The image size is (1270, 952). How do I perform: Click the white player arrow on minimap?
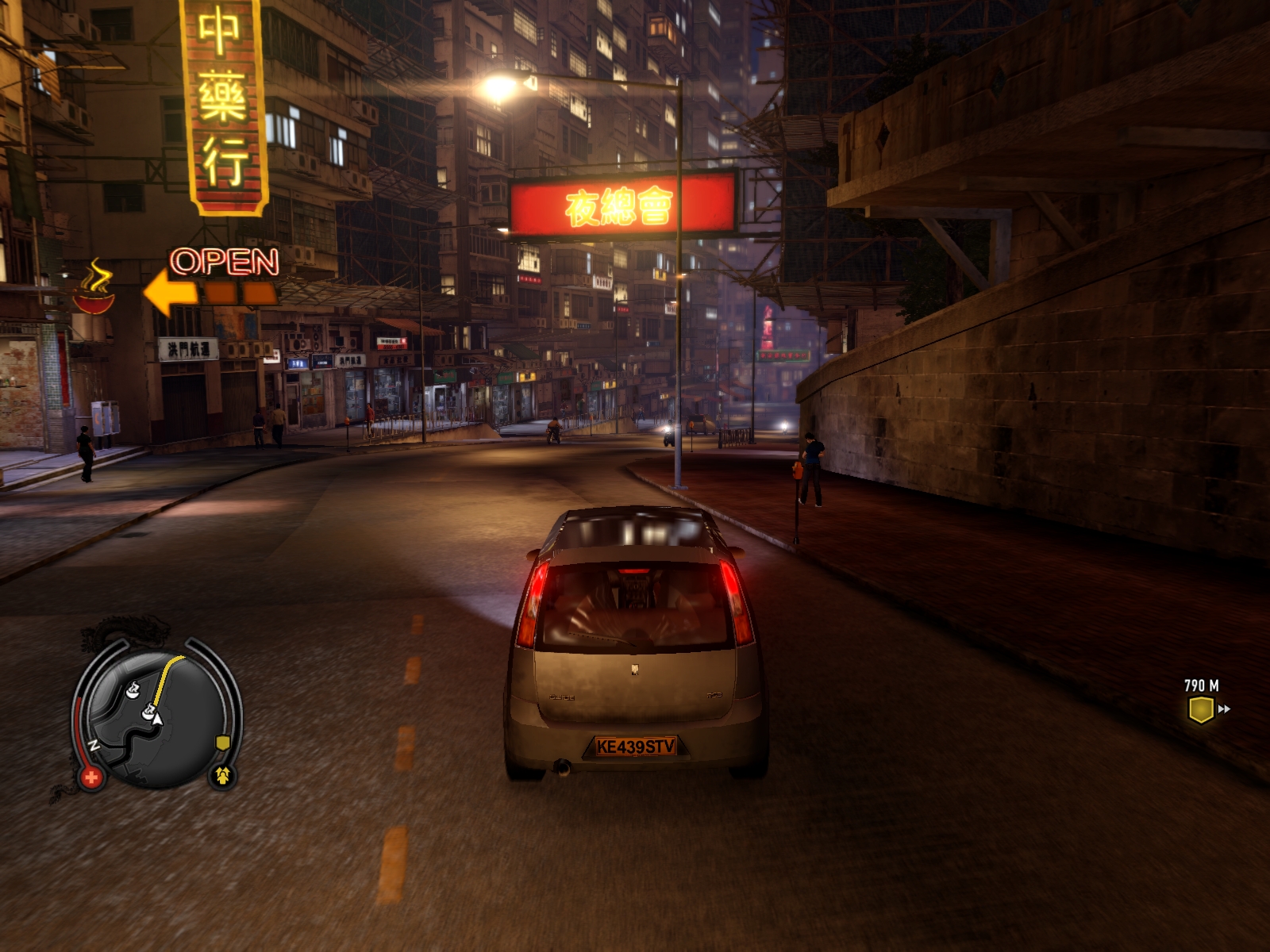click(x=157, y=720)
